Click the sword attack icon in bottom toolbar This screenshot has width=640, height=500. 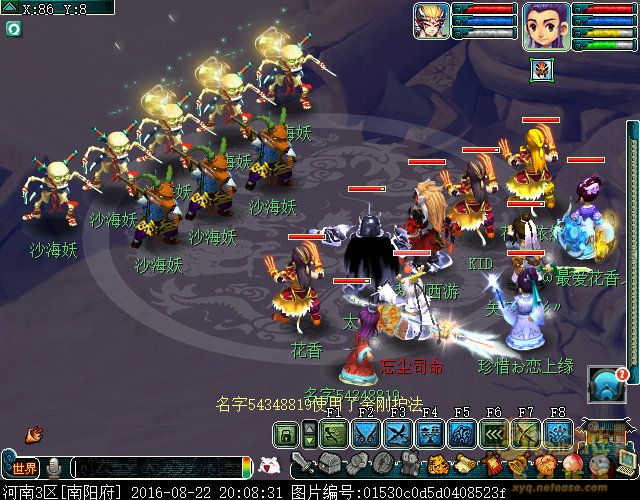304,464
